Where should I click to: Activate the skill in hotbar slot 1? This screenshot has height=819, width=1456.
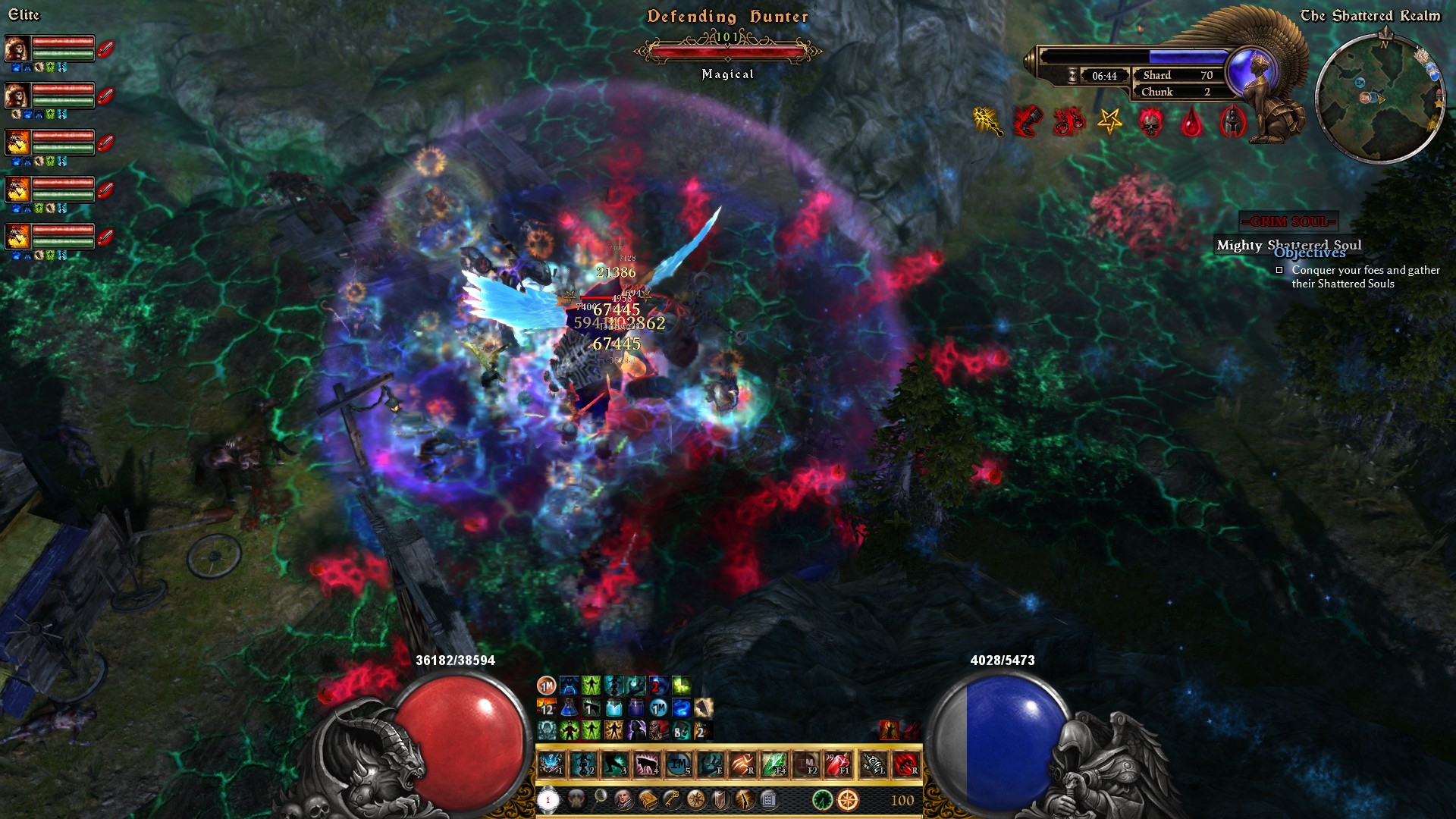[x=551, y=764]
